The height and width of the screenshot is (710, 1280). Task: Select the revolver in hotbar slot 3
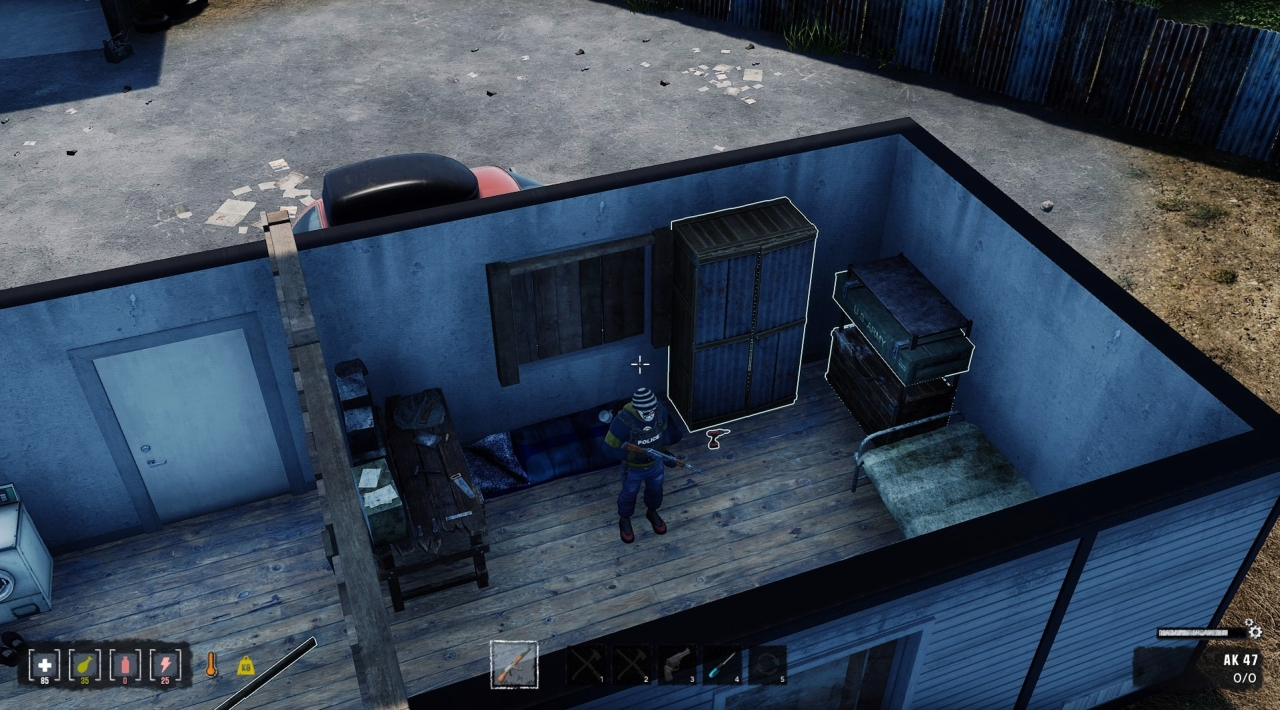pyautogui.click(x=676, y=665)
